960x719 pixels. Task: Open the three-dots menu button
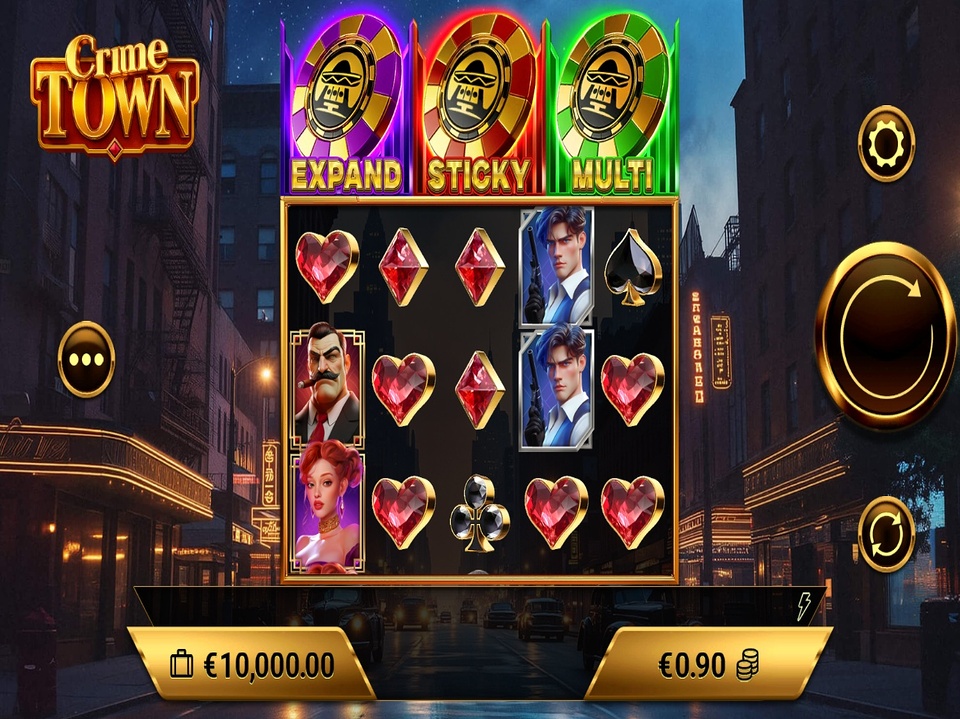point(86,359)
